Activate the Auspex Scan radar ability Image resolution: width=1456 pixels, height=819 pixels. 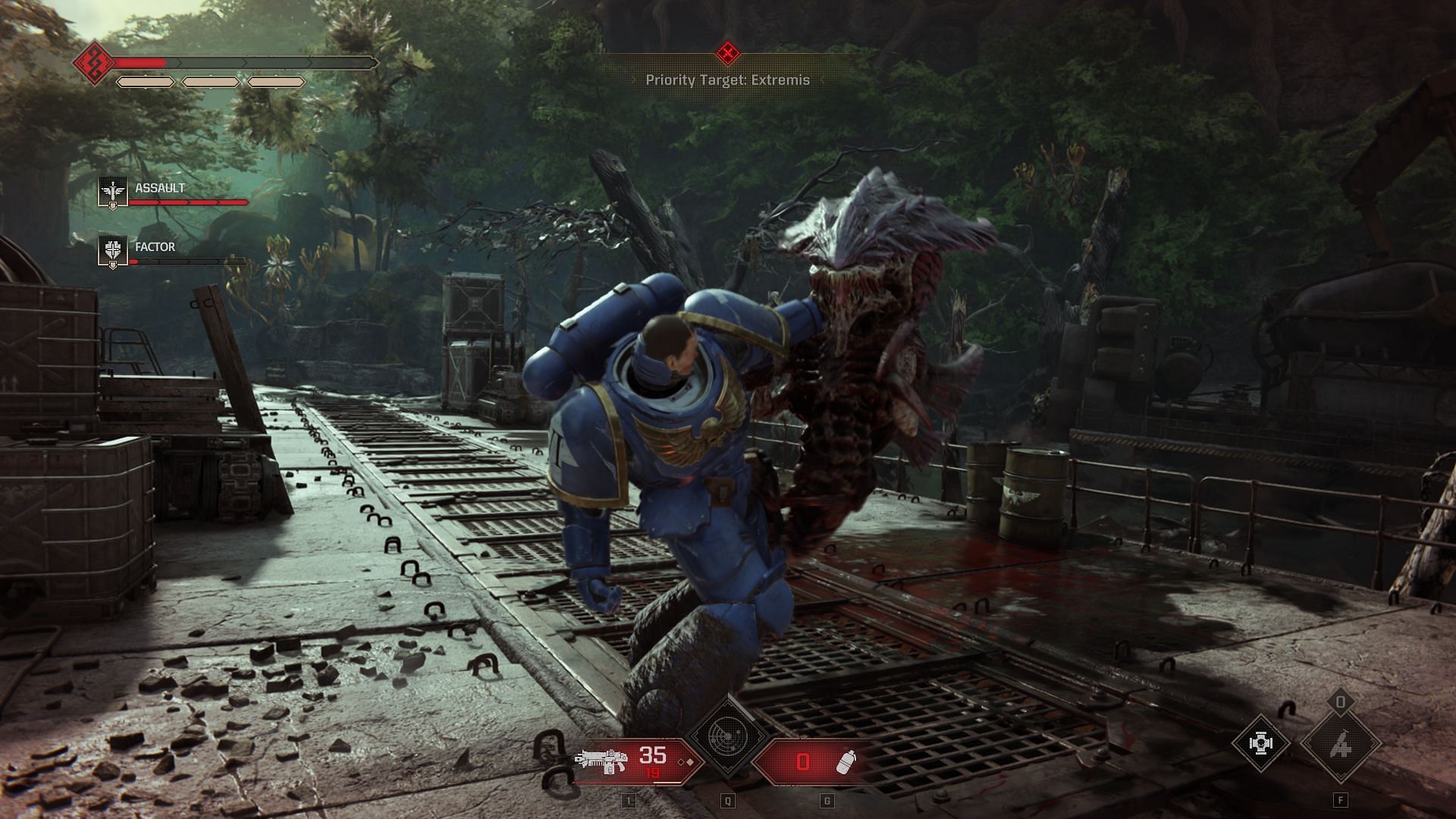coord(727,737)
